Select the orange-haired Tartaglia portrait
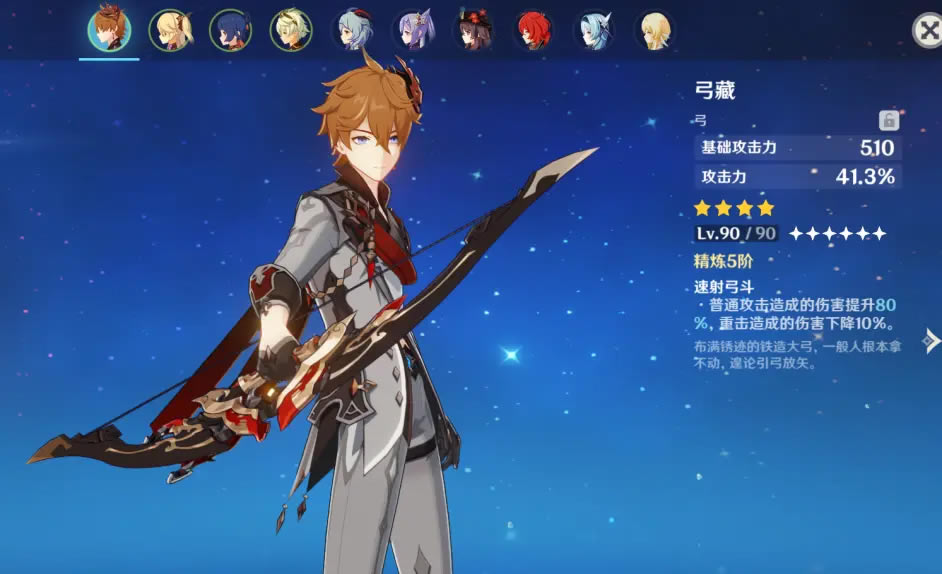Screen dimensions: 942x574 (x=108, y=30)
